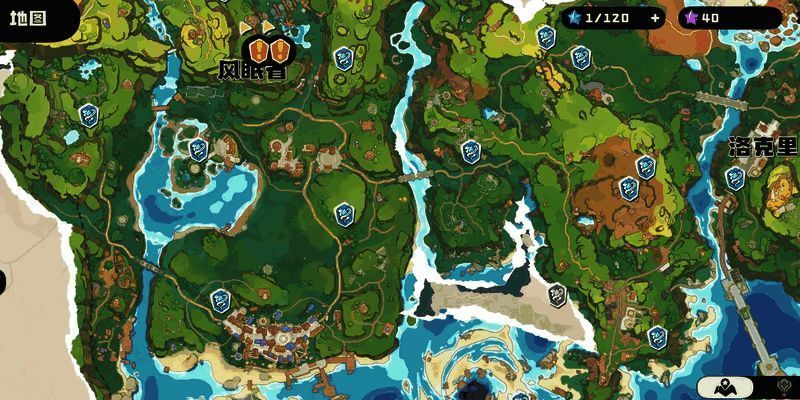The width and height of the screenshot is (800, 400).
Task: Open the black half-circle tab on the left edge
Action: tap(3, 279)
